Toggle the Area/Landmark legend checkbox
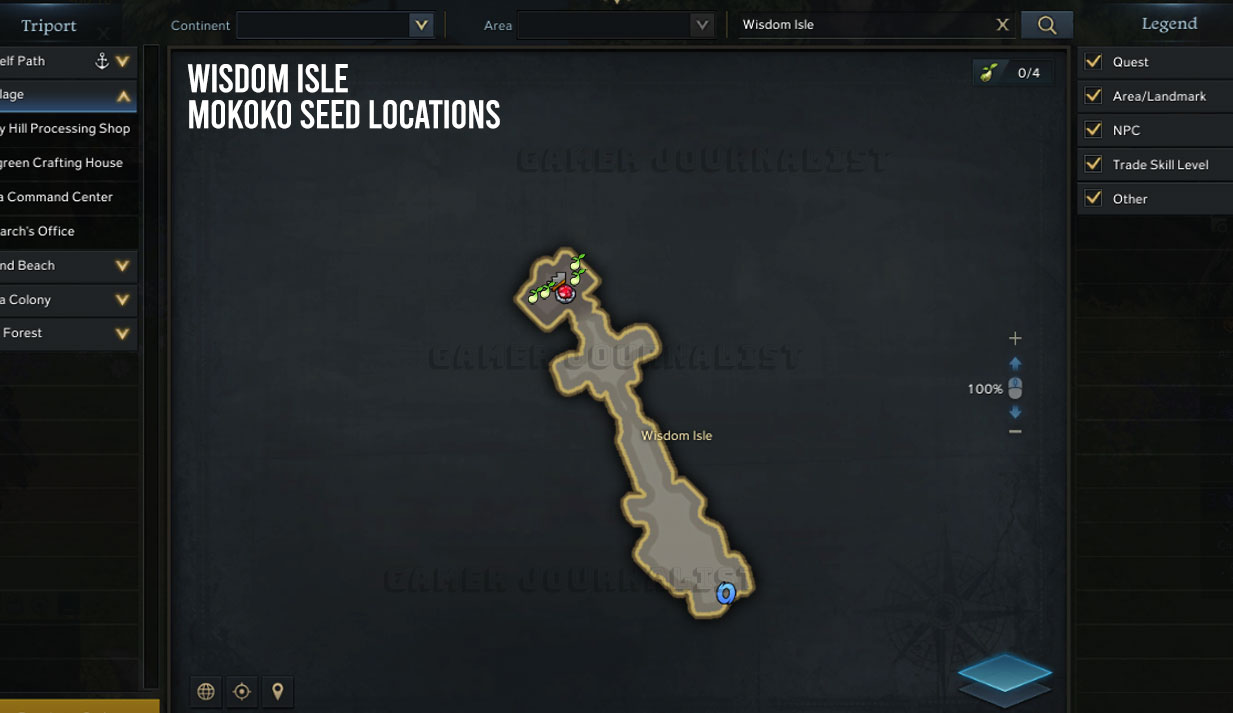The image size is (1233, 713). [1093, 96]
